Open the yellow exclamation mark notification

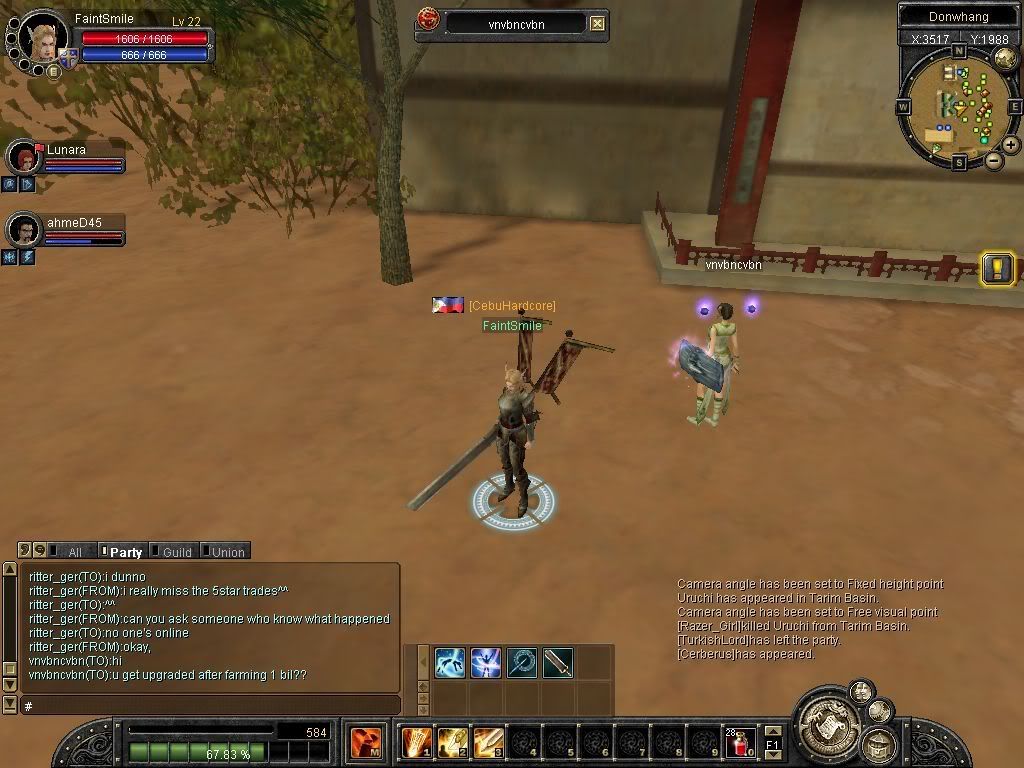998,268
